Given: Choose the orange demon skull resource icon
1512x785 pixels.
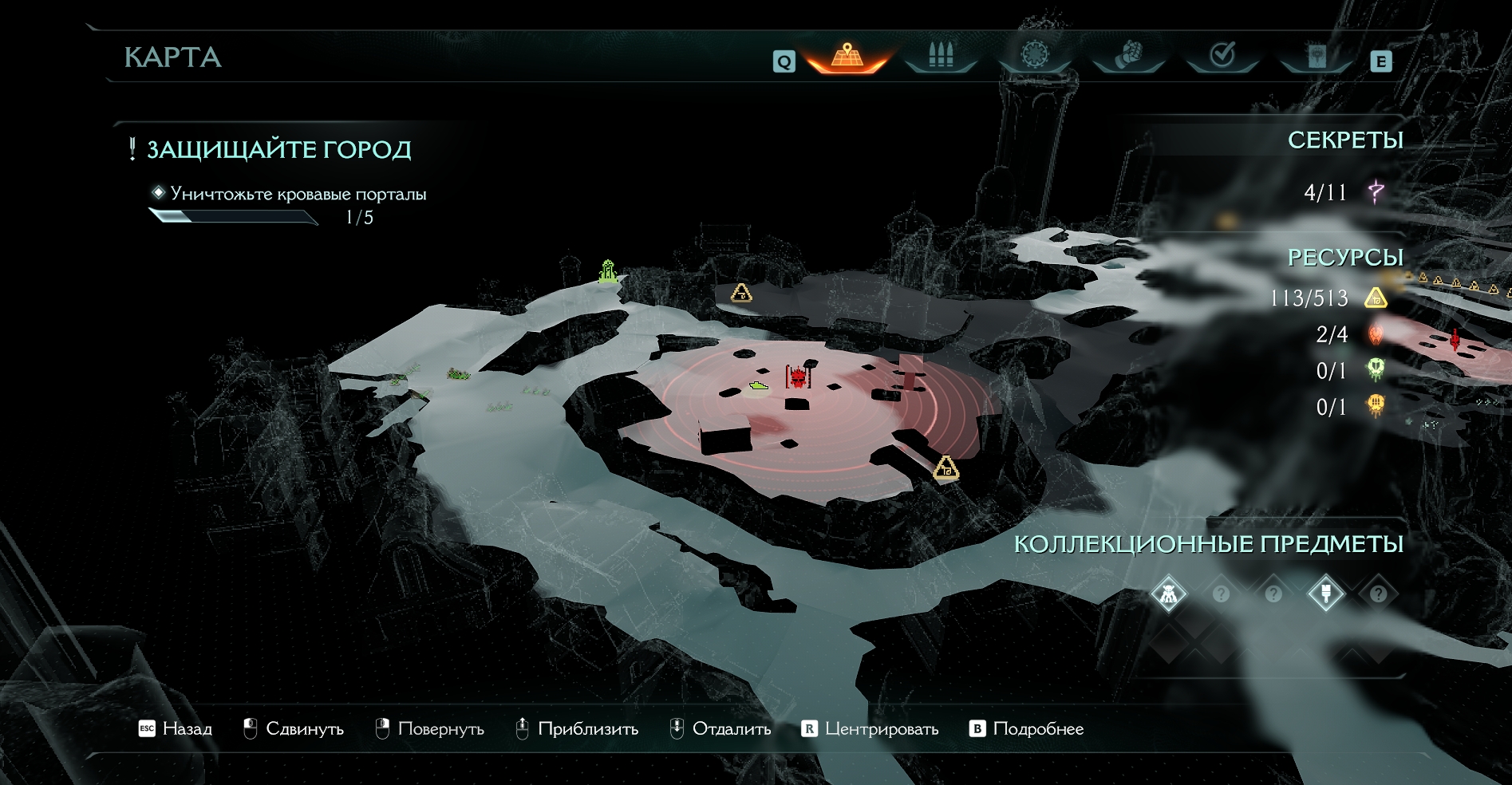Looking at the screenshot, I should pos(1376,406).
